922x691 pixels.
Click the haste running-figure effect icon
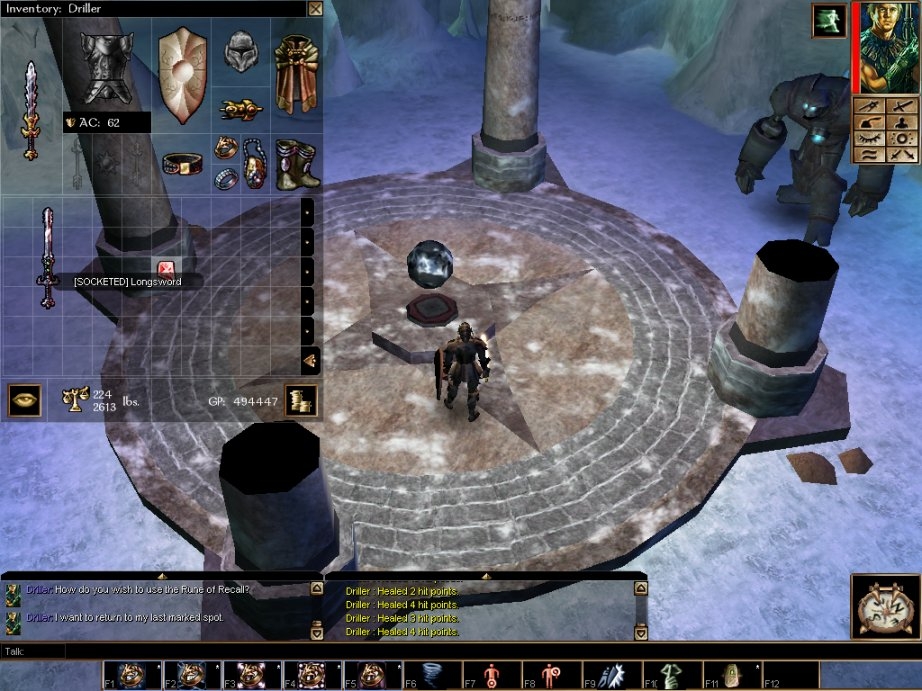tap(829, 21)
